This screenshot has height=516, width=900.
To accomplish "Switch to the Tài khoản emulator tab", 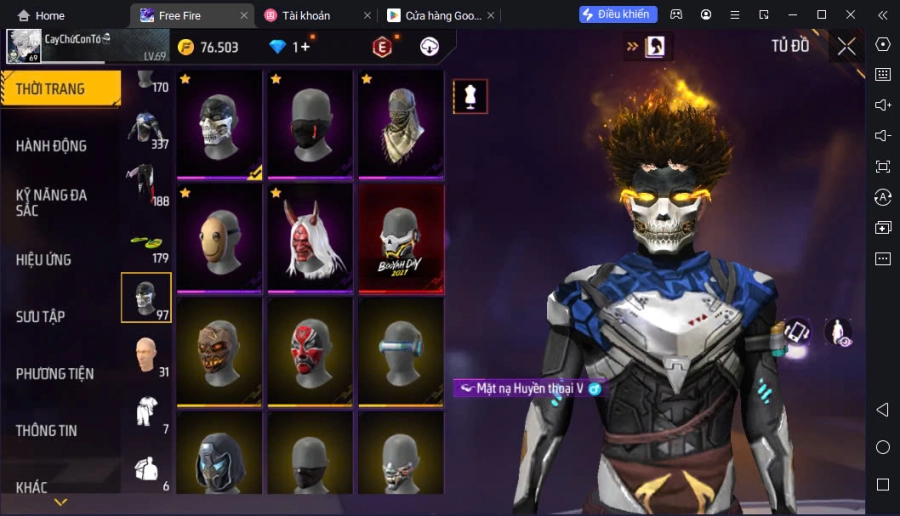I will (307, 15).
